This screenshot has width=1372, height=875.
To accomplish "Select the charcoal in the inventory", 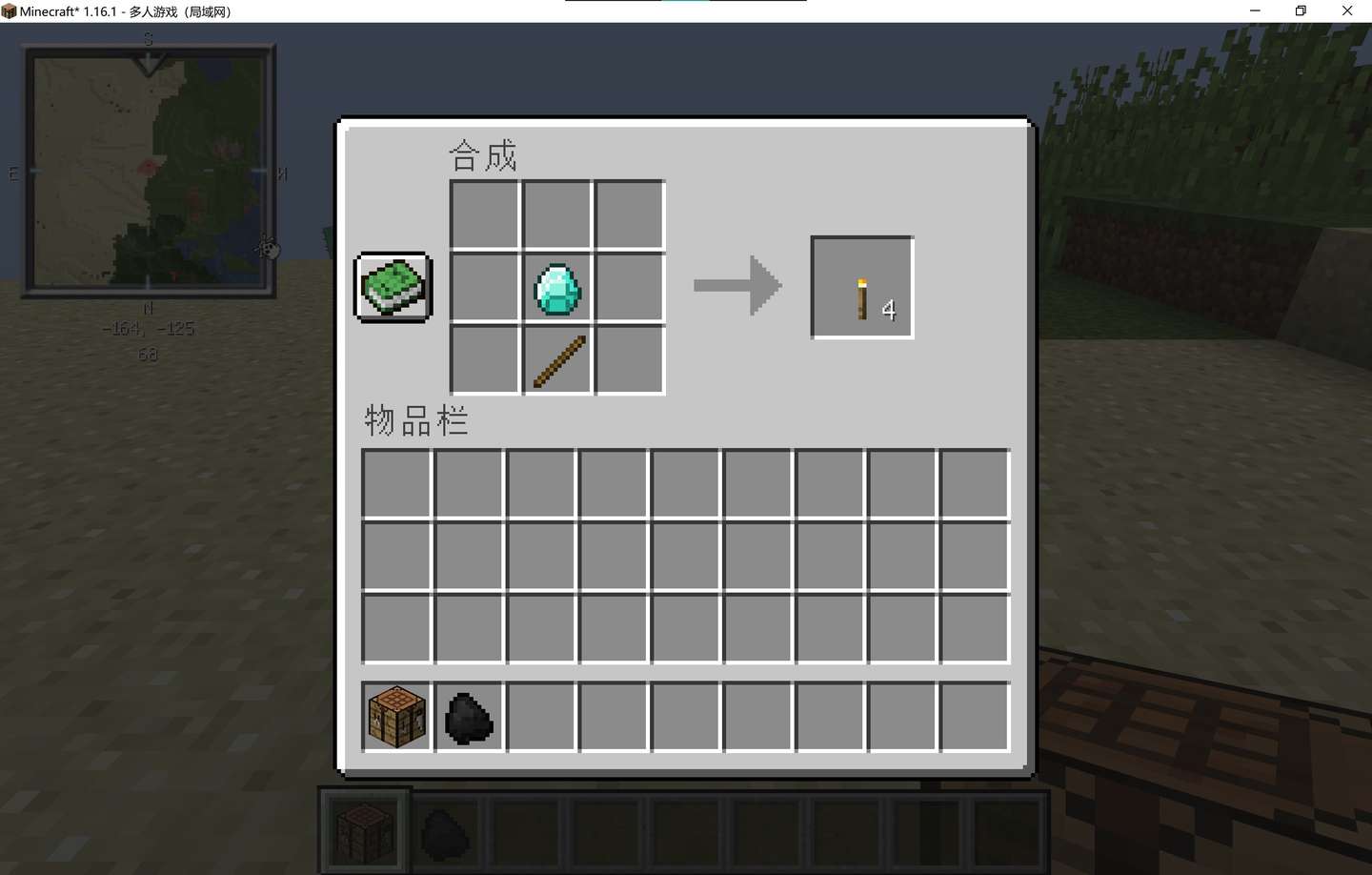I will point(468,716).
